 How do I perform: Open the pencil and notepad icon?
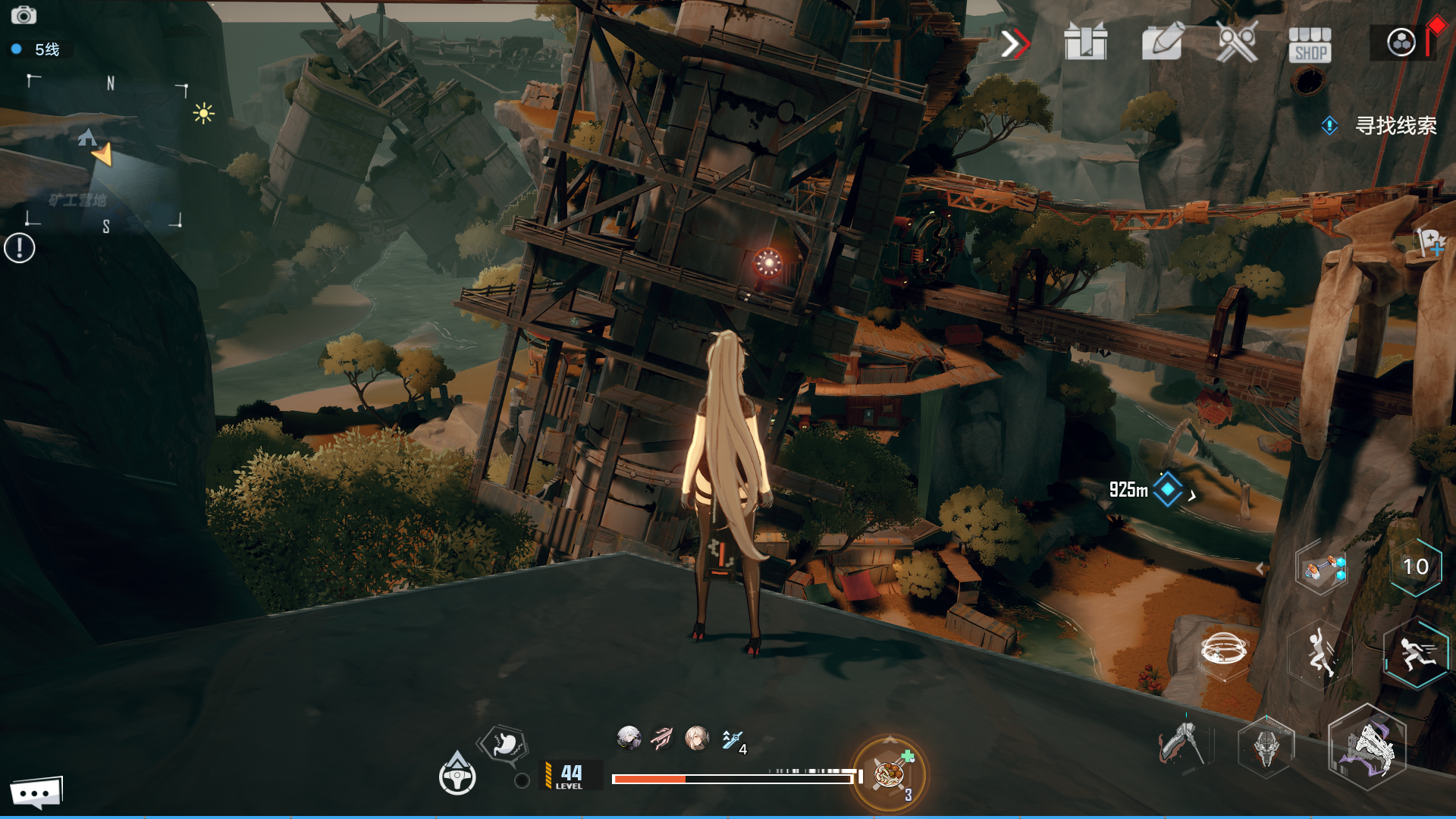1162,42
